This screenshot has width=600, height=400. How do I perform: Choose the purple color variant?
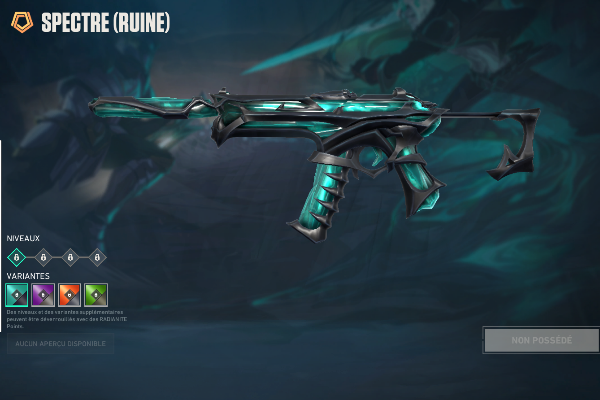click(43, 295)
